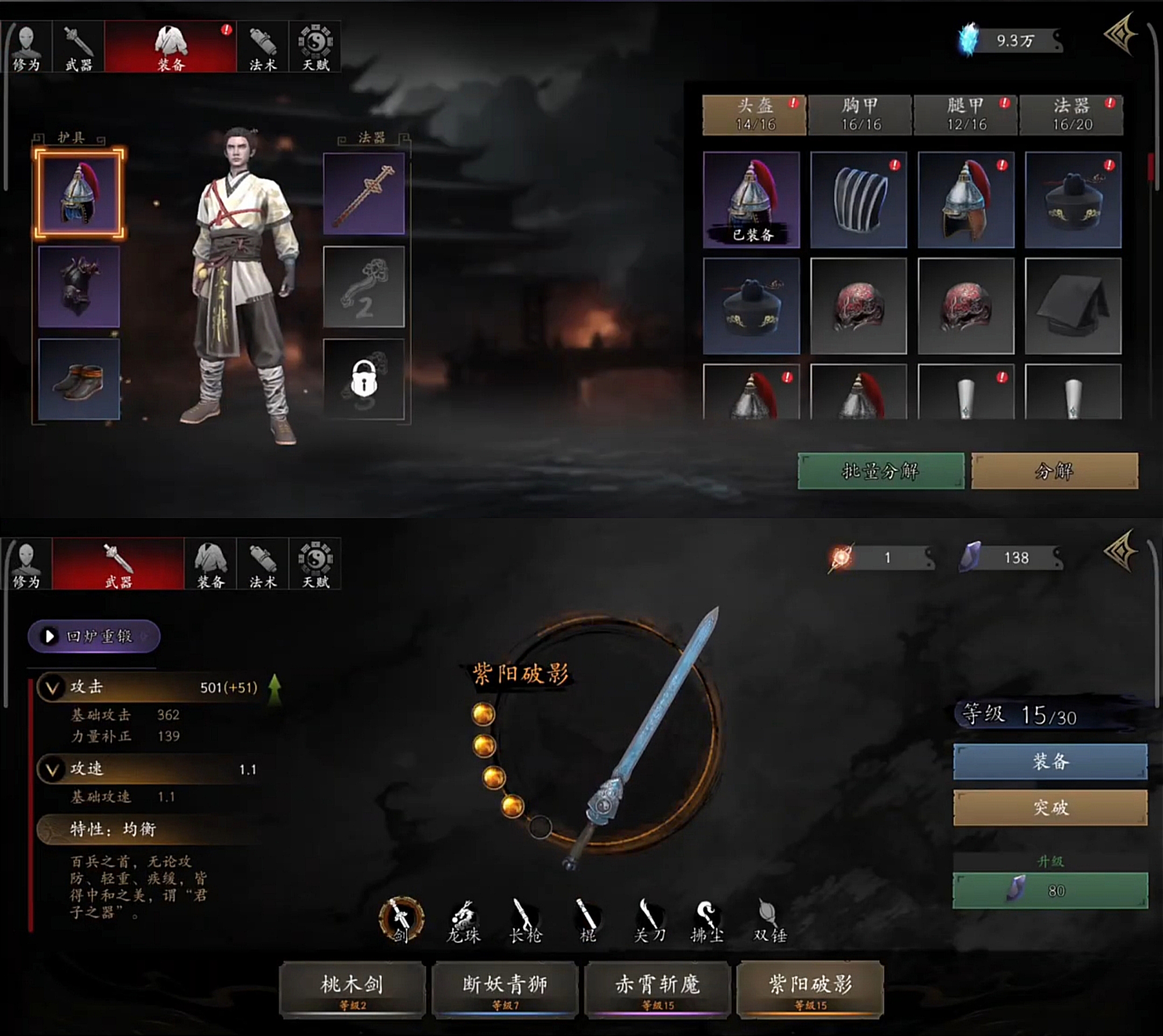The image size is (1163, 1036).
Task: Choose the locked third artifact slot
Action: pos(364,379)
